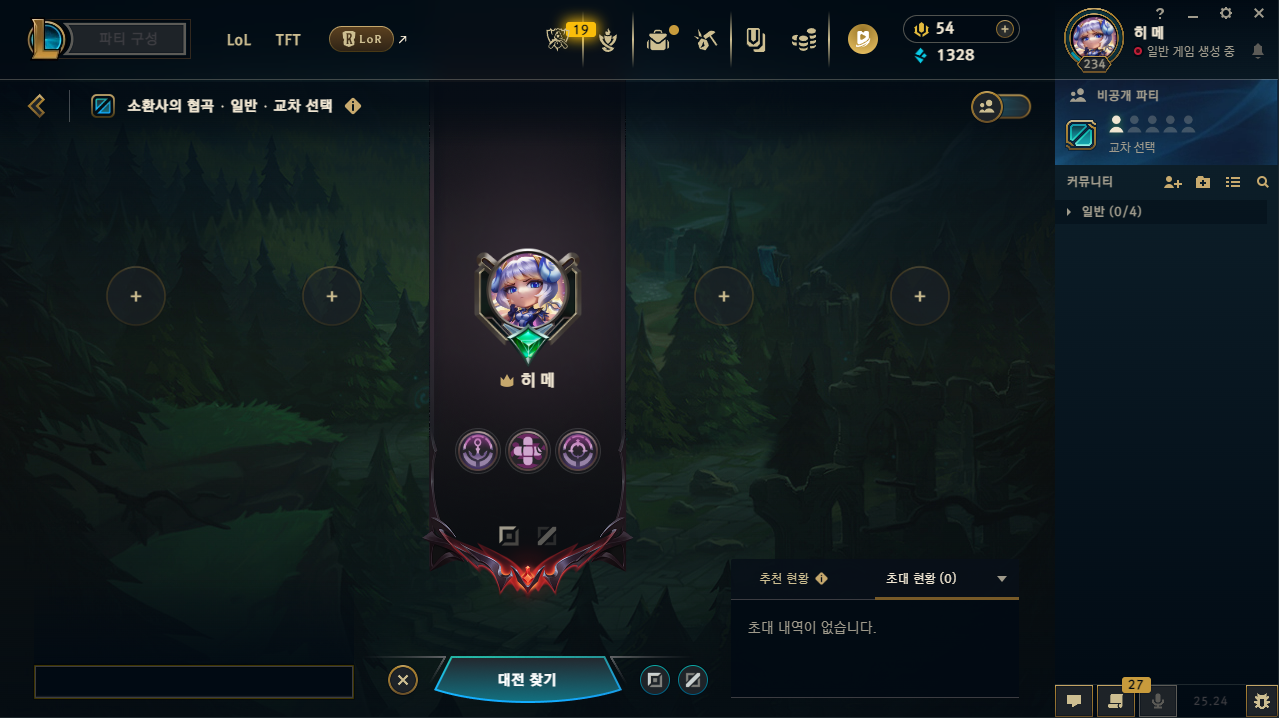The image size is (1279, 719).
Task: Toggle the party open/closed switch
Action: click(1001, 107)
